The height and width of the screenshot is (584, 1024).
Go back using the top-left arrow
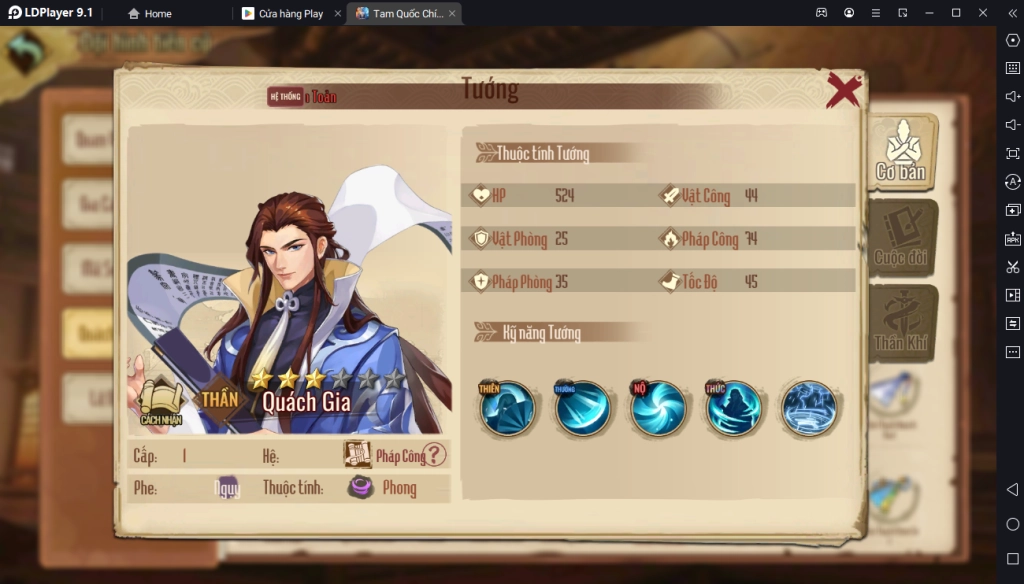(x=26, y=51)
